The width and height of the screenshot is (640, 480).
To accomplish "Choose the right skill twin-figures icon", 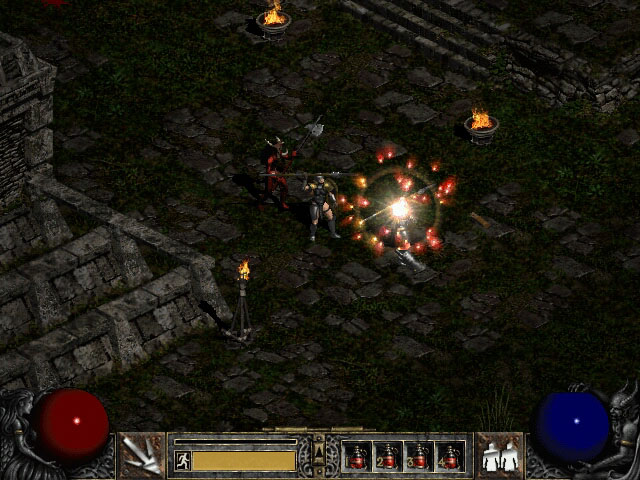I will tap(499, 456).
